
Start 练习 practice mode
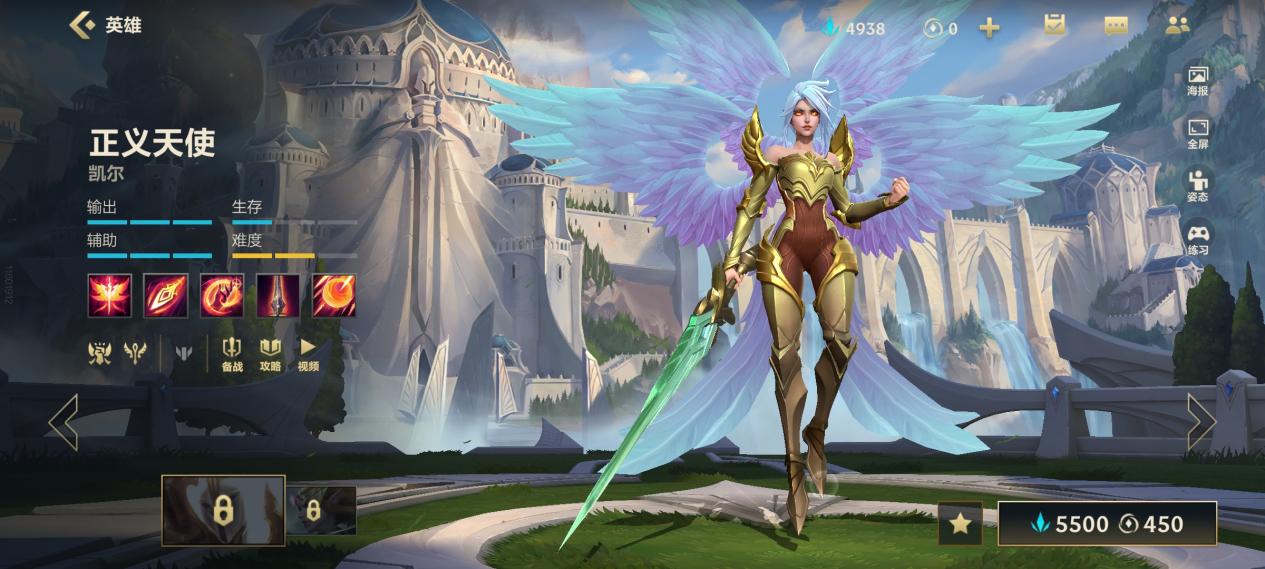click(1198, 239)
